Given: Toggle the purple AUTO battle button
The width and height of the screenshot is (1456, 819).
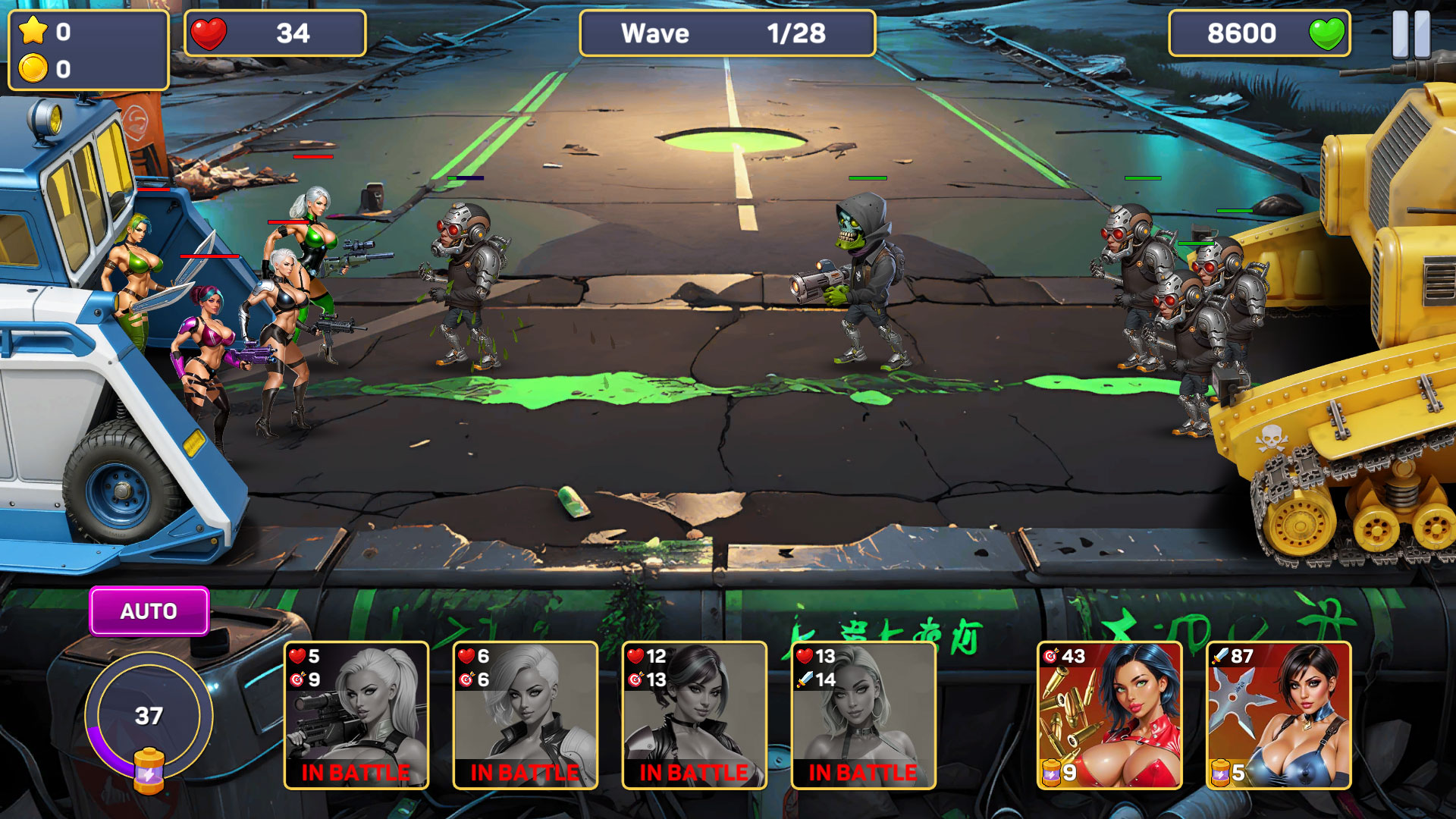Looking at the screenshot, I should coord(149,611).
